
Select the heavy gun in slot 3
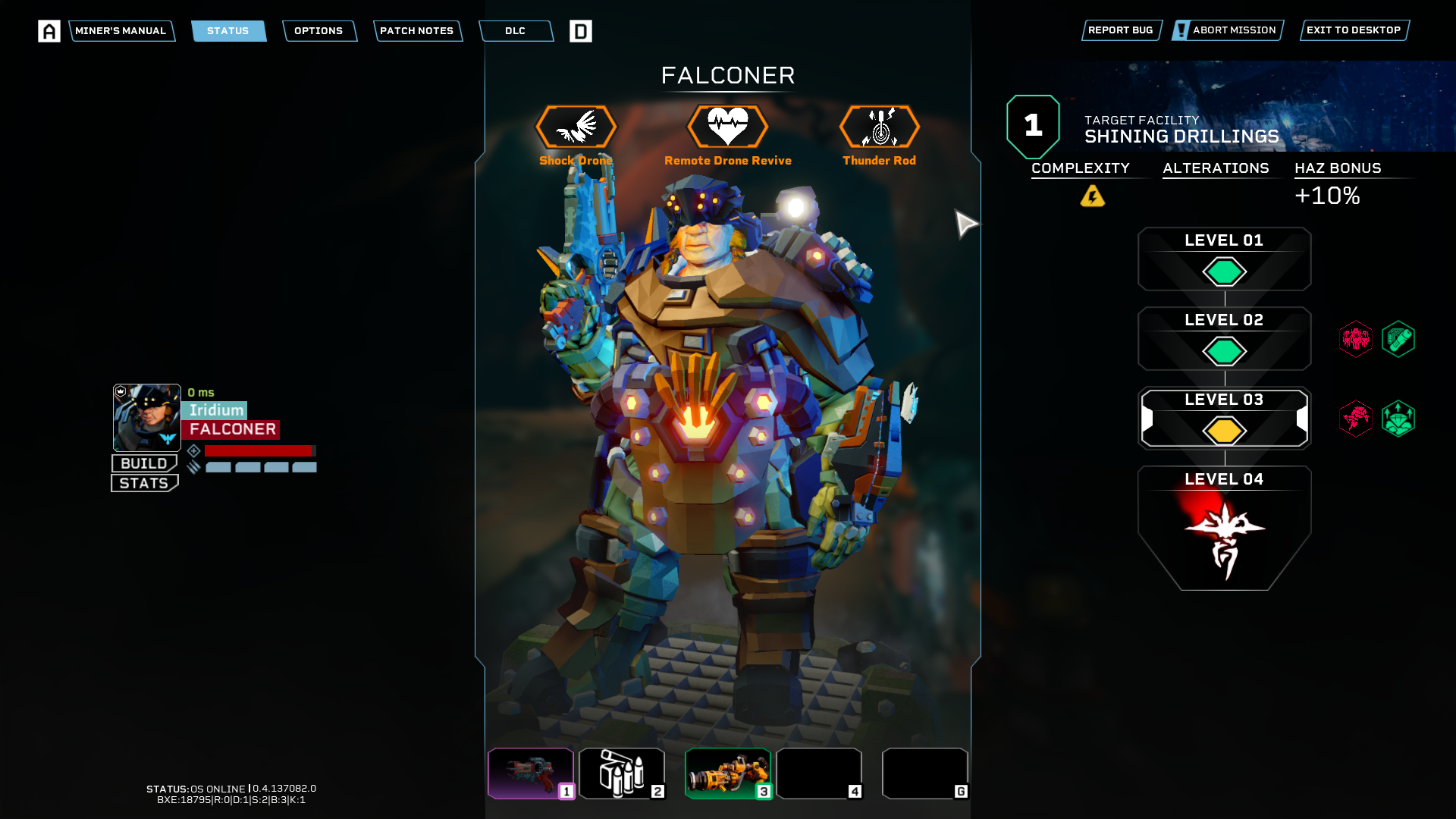(728, 773)
